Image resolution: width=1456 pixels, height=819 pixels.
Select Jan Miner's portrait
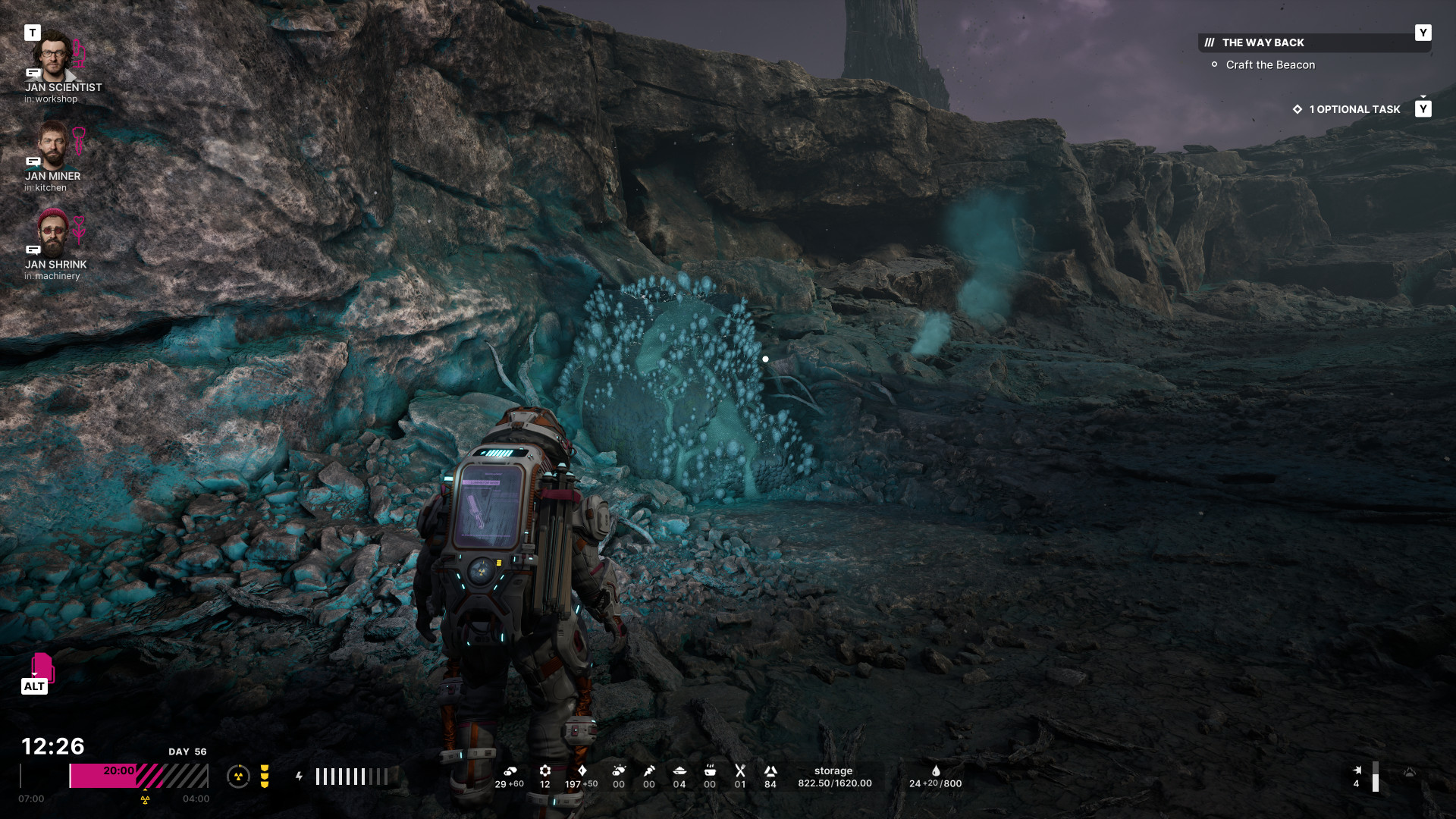pyautogui.click(x=52, y=145)
